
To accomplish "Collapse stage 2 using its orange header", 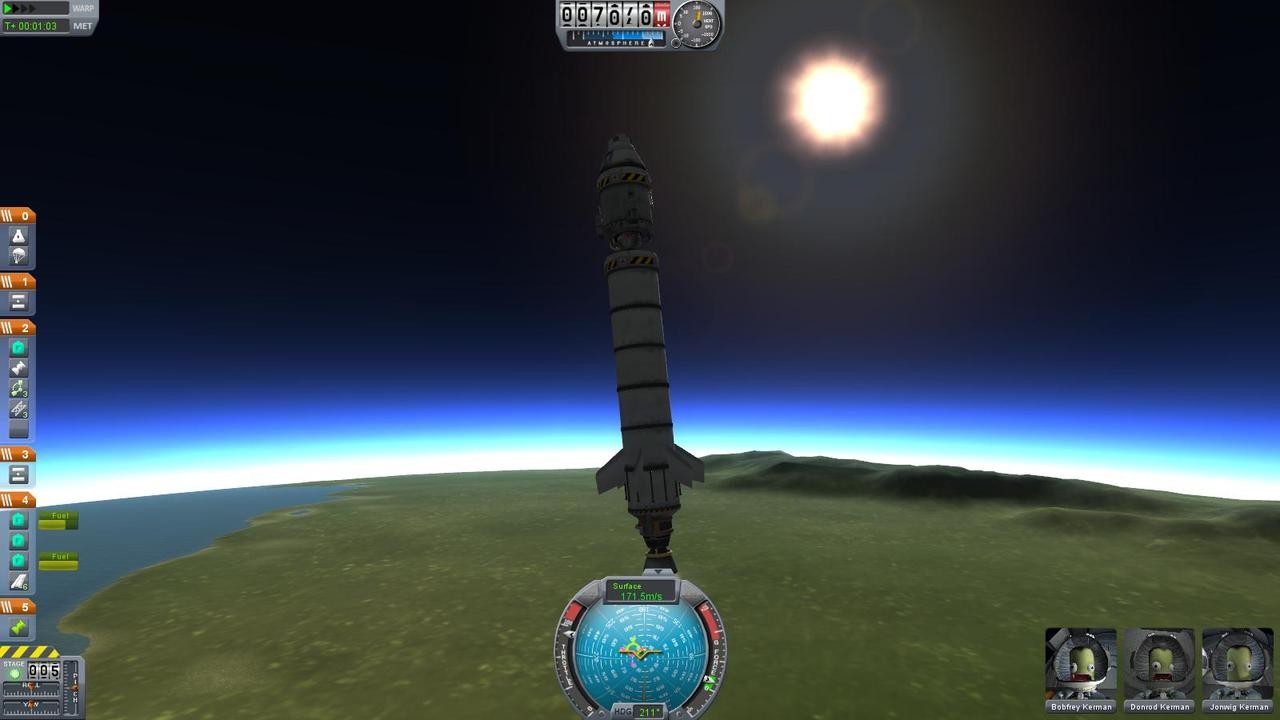I will pyautogui.click(x=17, y=327).
